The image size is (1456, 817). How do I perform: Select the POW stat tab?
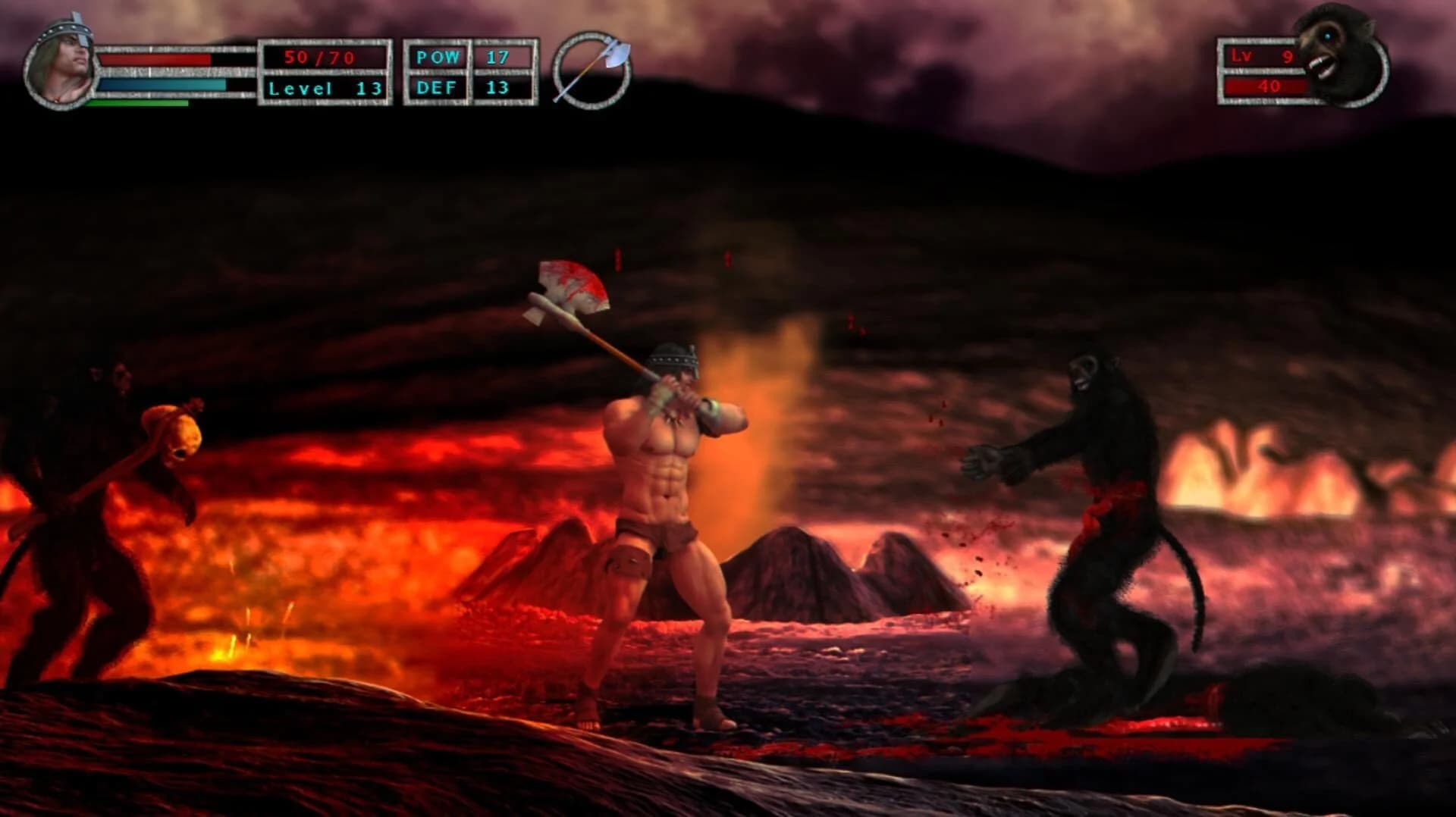point(436,55)
